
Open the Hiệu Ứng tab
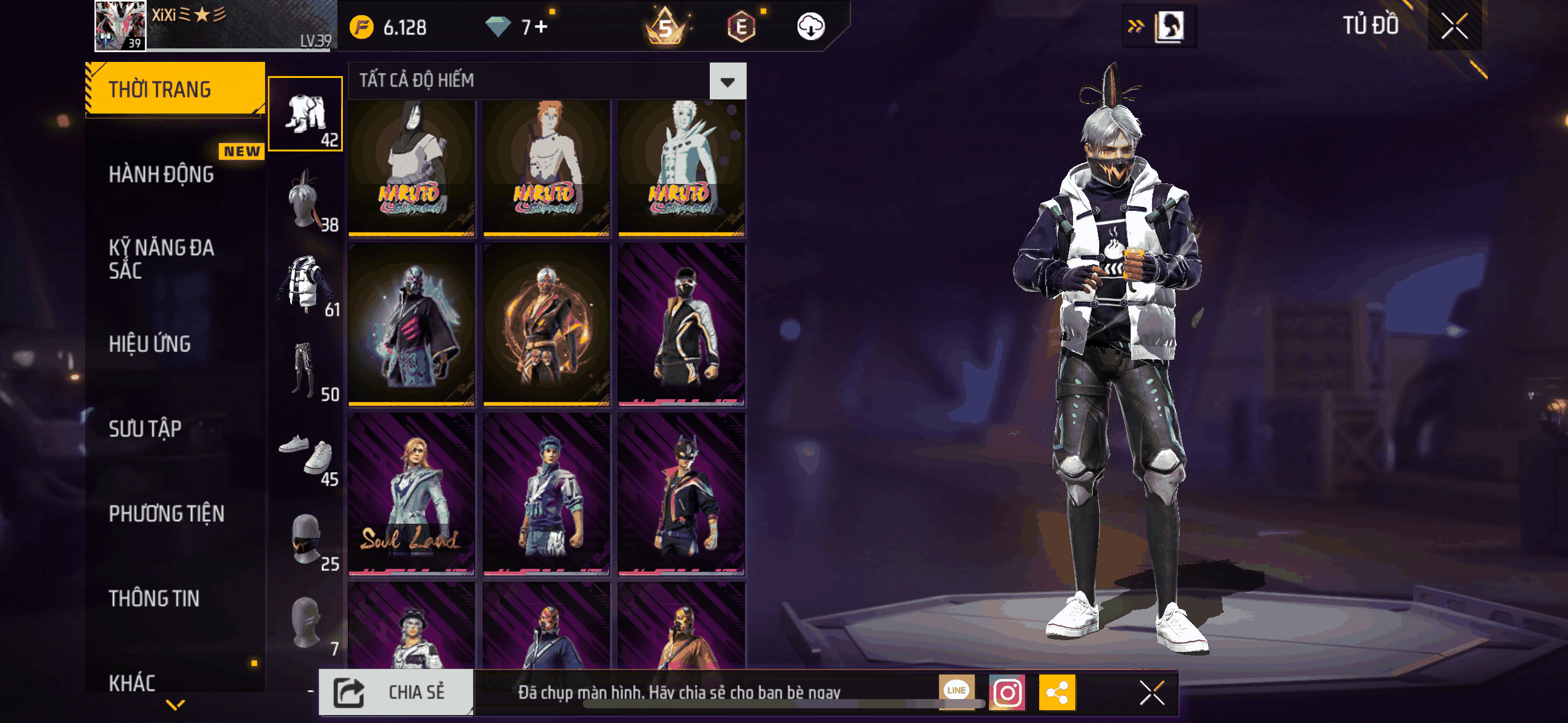point(150,344)
